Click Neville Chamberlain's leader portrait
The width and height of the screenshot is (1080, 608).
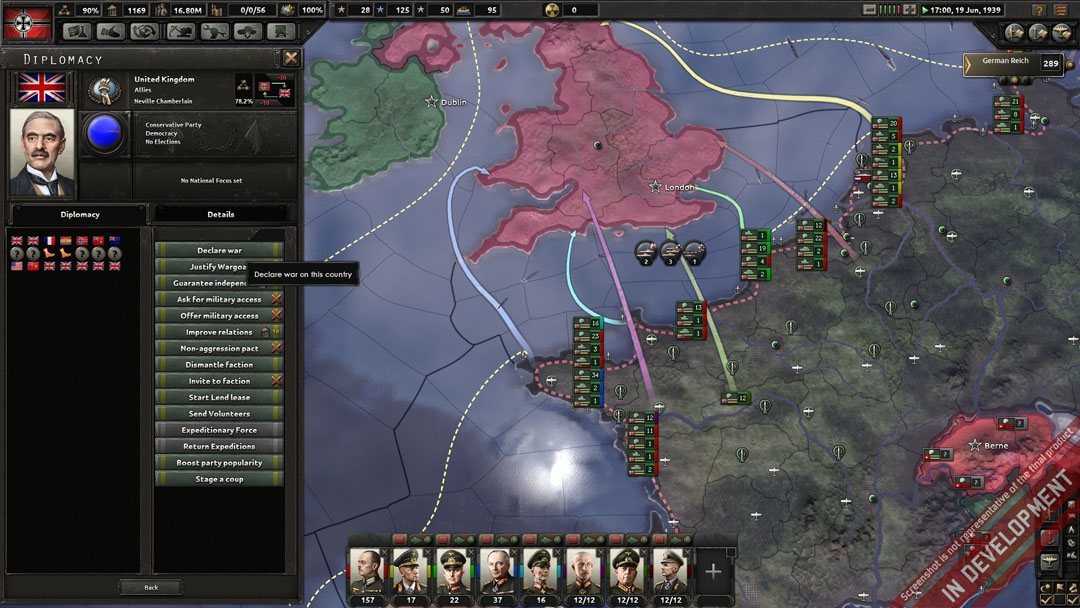tap(42, 151)
